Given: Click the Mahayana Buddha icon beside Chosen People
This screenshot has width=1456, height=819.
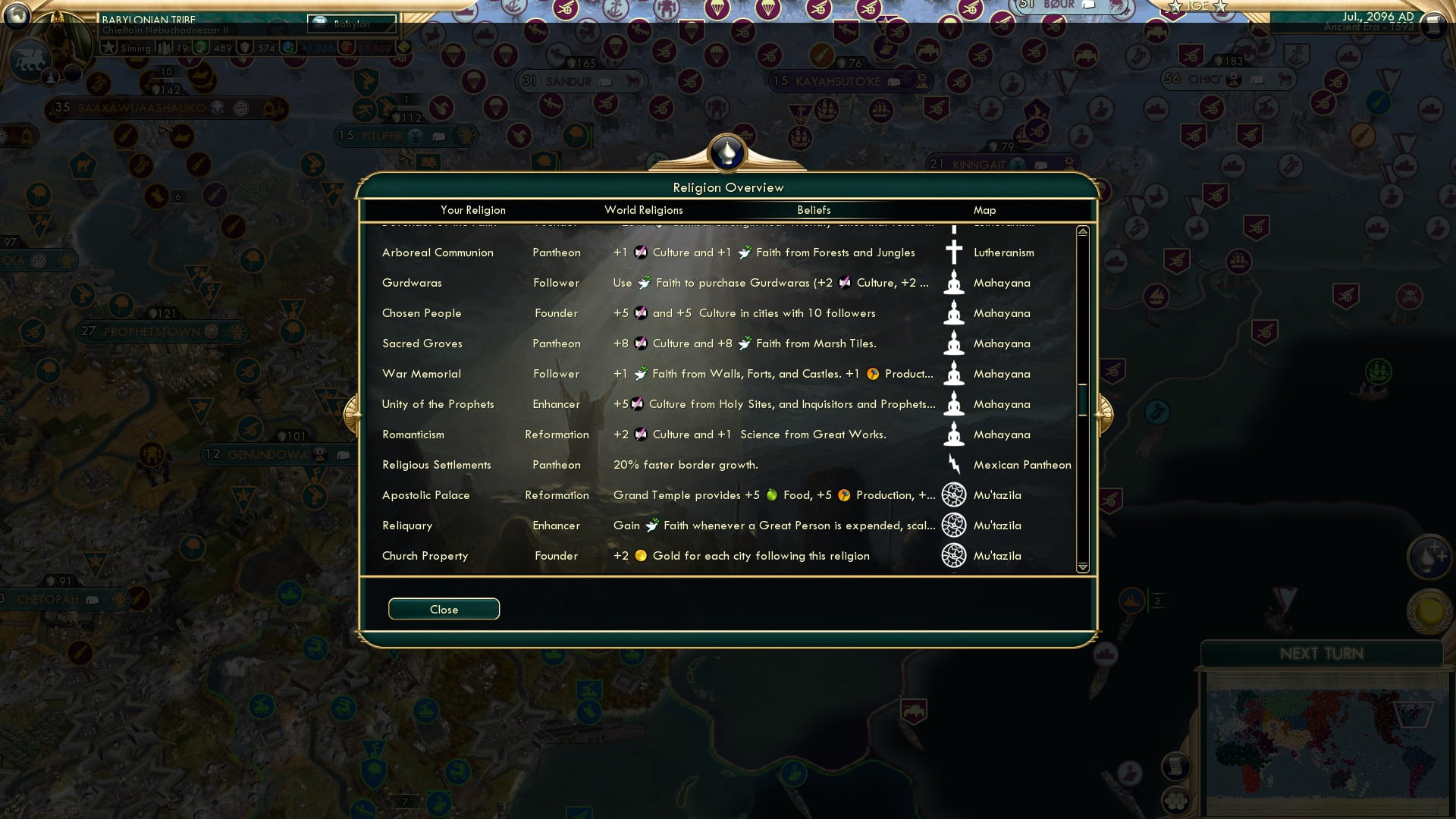Looking at the screenshot, I should coord(953,312).
